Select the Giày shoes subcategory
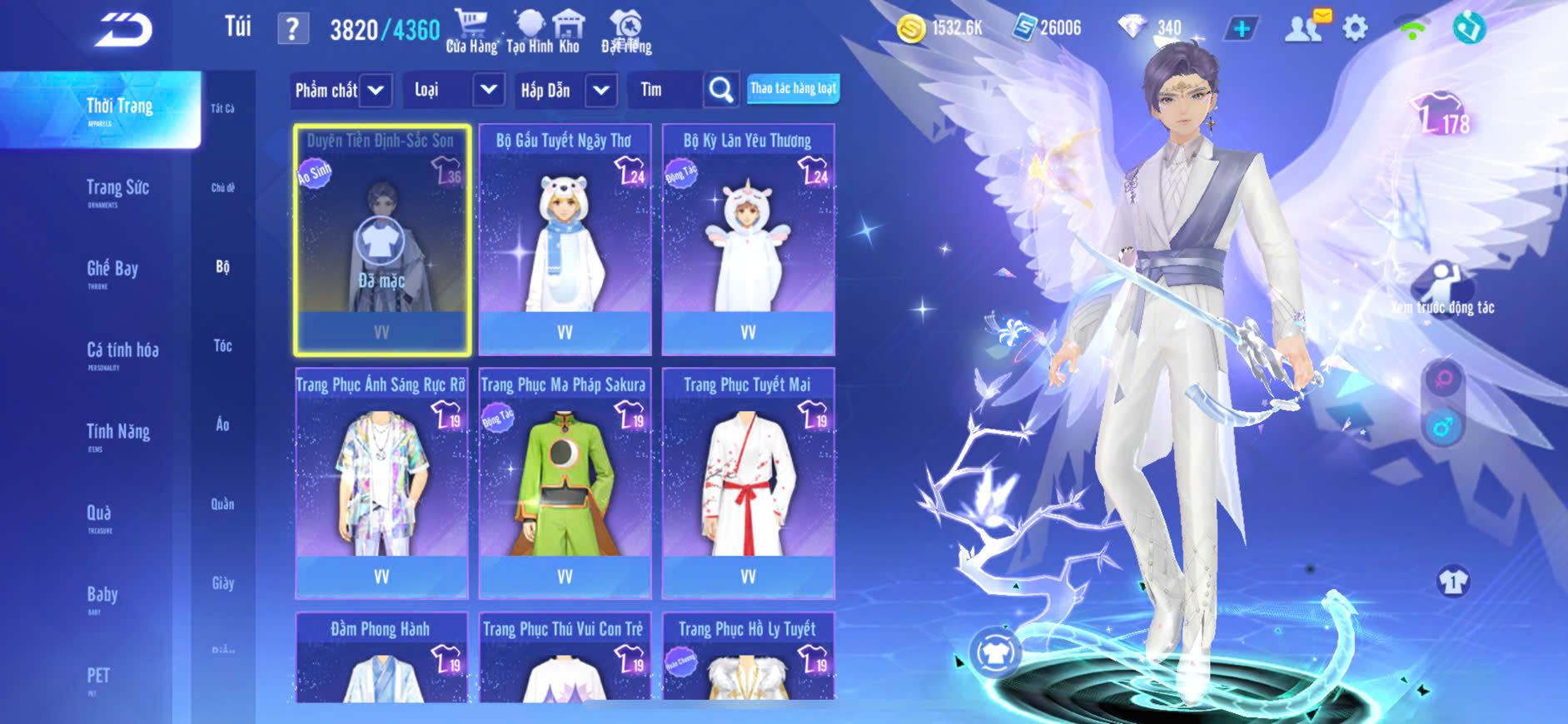The image size is (1568, 724). [222, 583]
